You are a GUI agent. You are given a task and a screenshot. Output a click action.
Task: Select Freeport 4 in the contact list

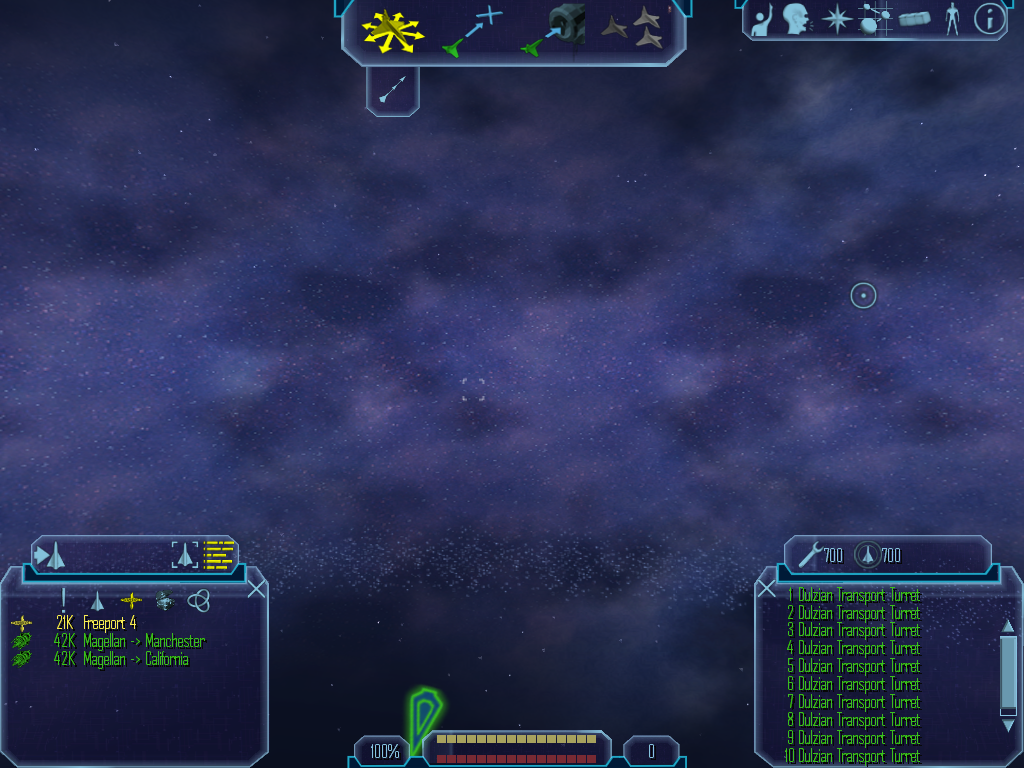109,623
